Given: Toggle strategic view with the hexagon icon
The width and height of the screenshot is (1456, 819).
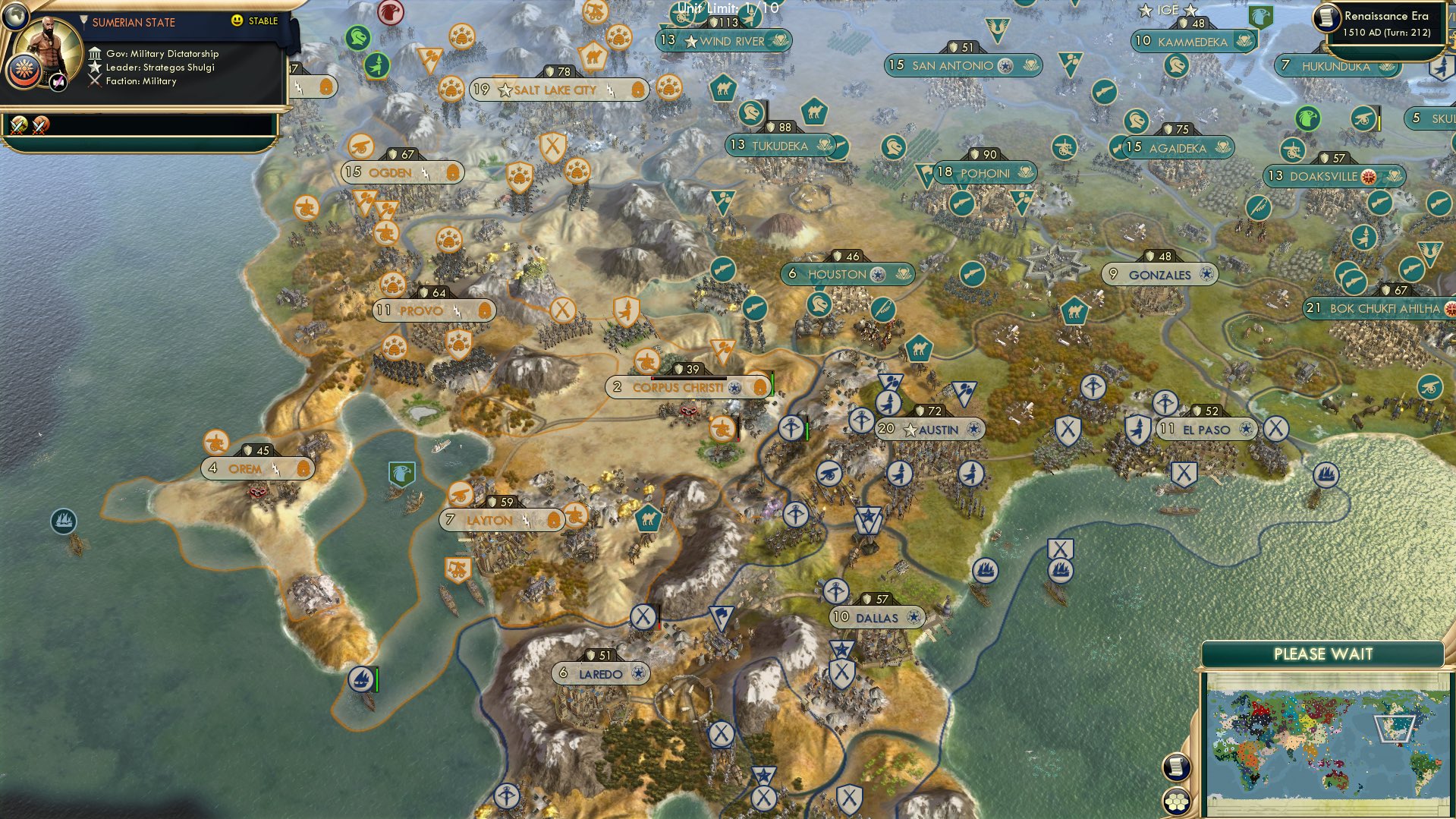Looking at the screenshot, I should tap(1176, 802).
